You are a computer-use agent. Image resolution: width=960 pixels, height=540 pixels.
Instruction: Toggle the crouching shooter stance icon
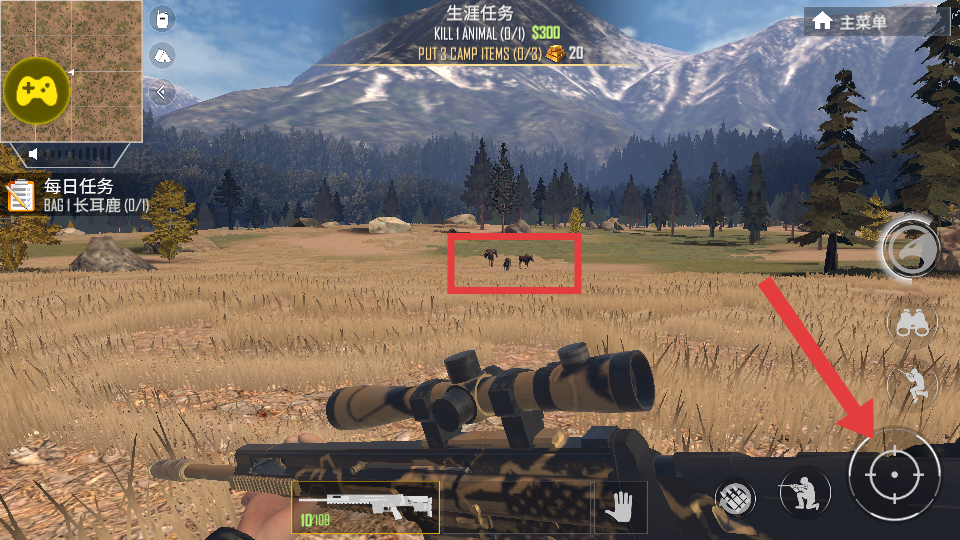pos(911,384)
